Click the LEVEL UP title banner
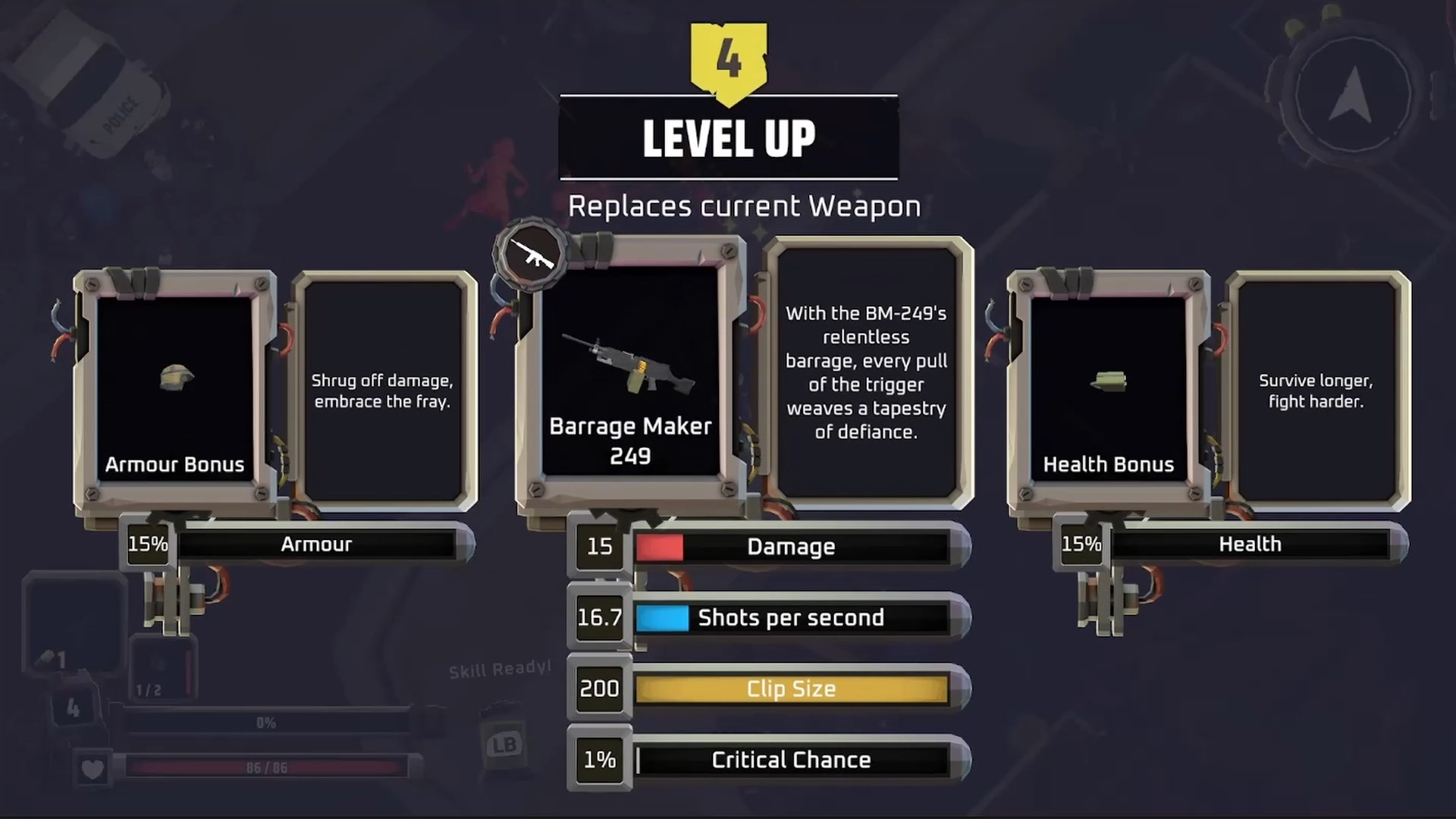1456x819 pixels. point(728,138)
